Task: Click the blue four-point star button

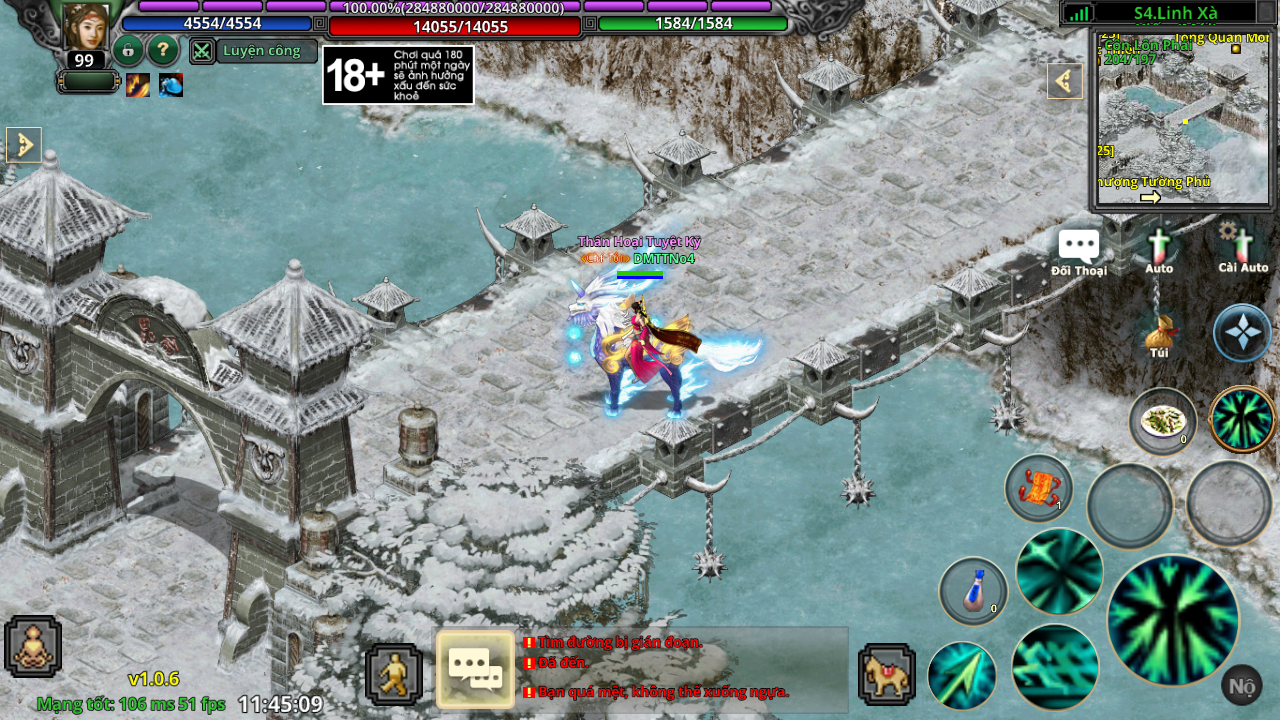Action: [x=1242, y=333]
